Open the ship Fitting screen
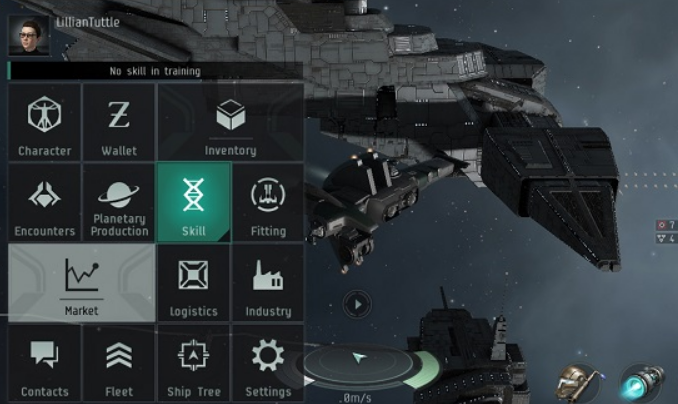Viewport: 678px width, 404px height. (268, 202)
